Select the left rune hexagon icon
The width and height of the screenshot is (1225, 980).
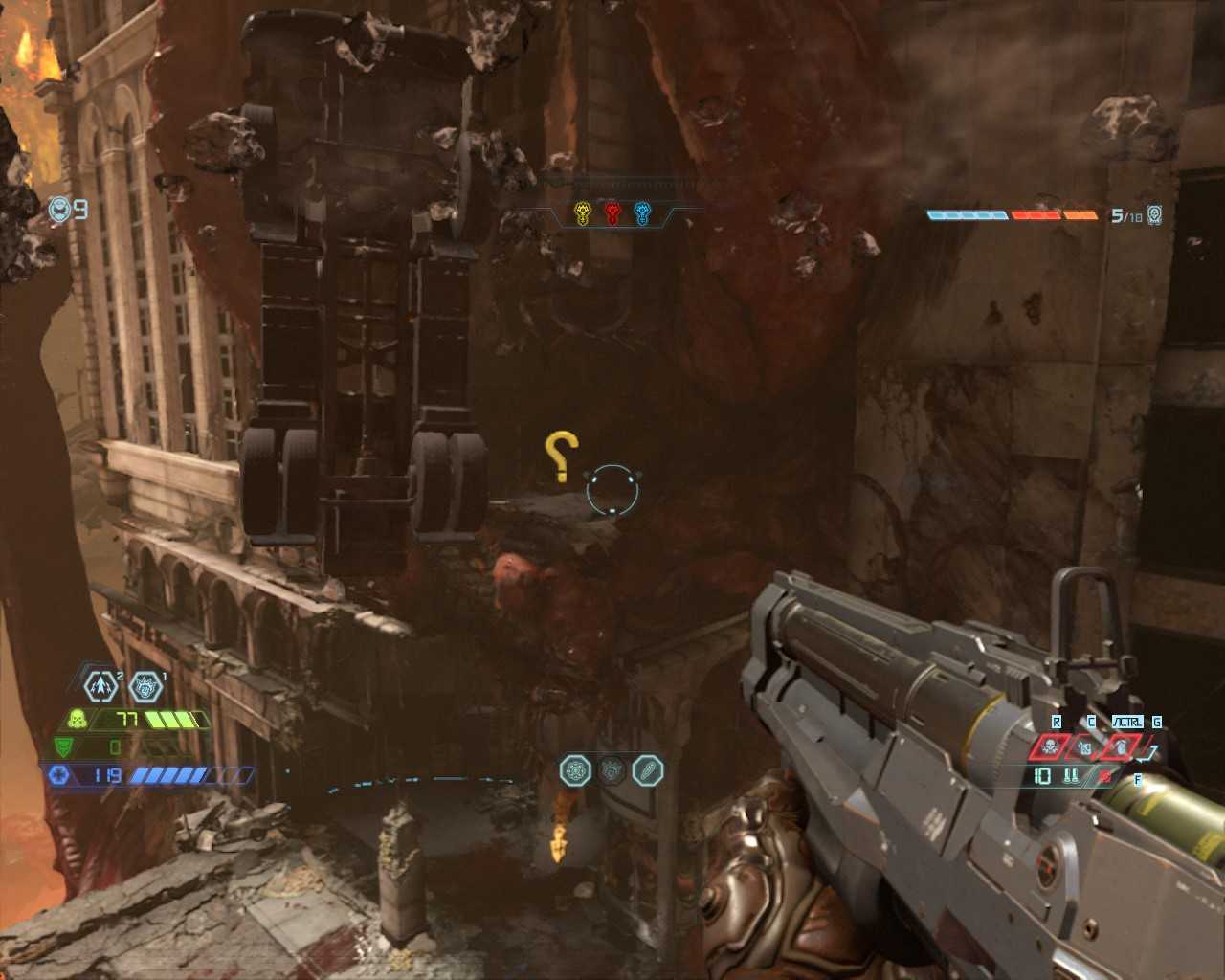coord(575,770)
